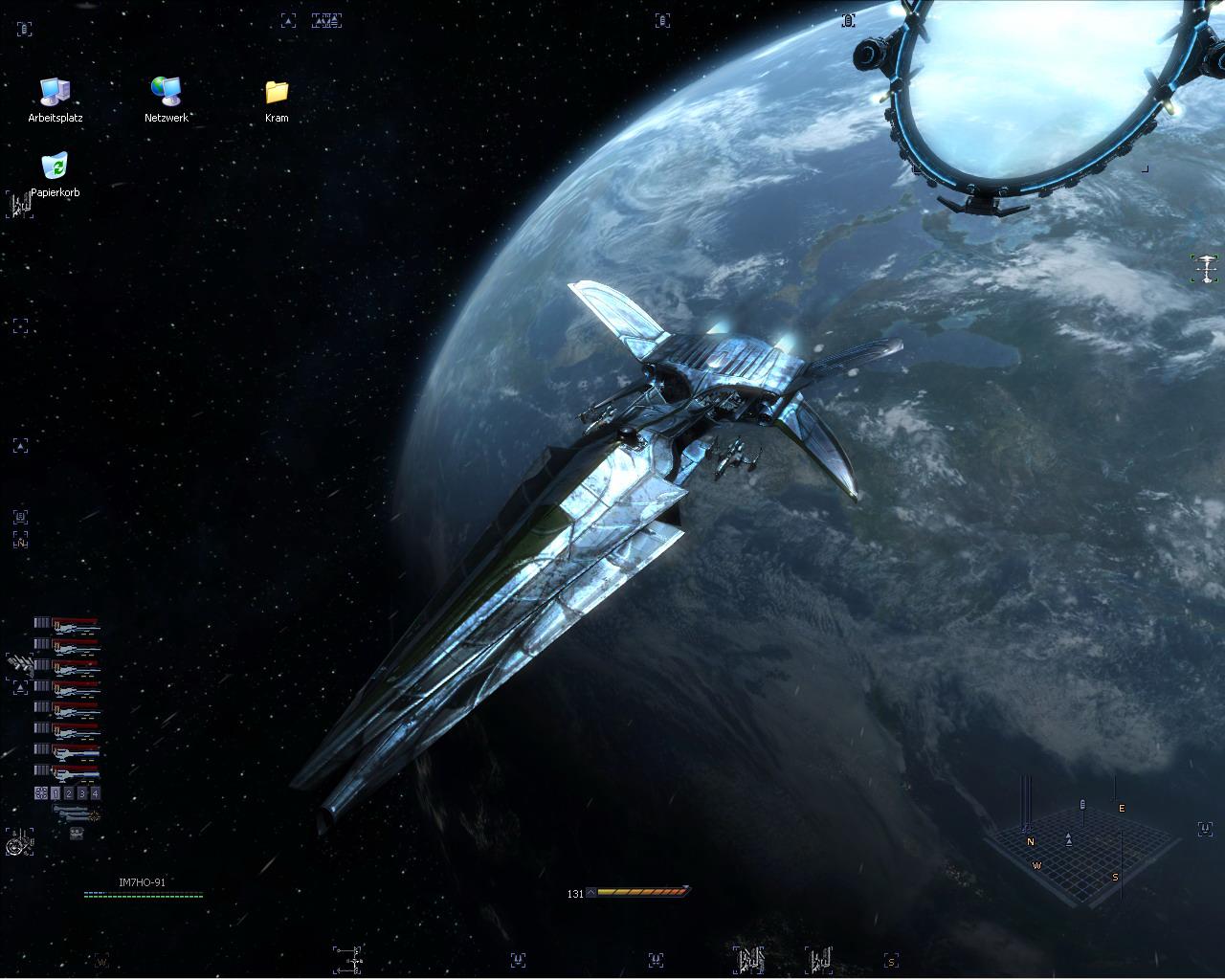Screen dimensions: 1225x980
Task: Select weapon group 2
Action: pos(69,793)
